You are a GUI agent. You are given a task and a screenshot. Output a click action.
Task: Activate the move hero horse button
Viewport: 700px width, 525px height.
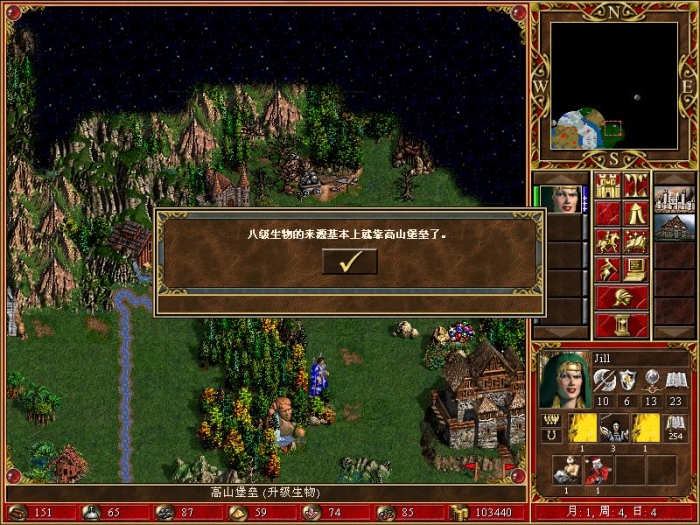(608, 241)
